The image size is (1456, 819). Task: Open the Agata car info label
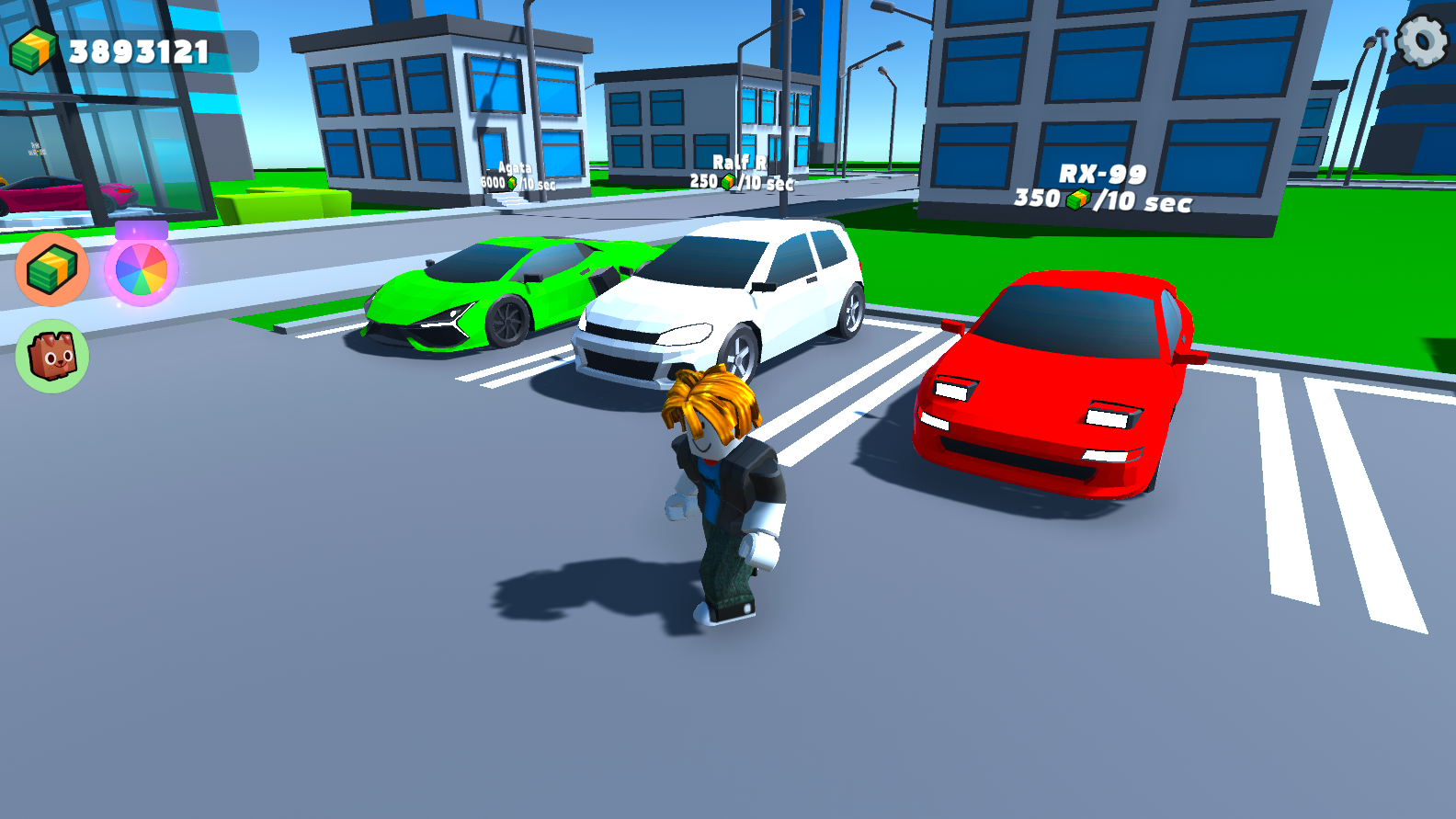(515, 175)
